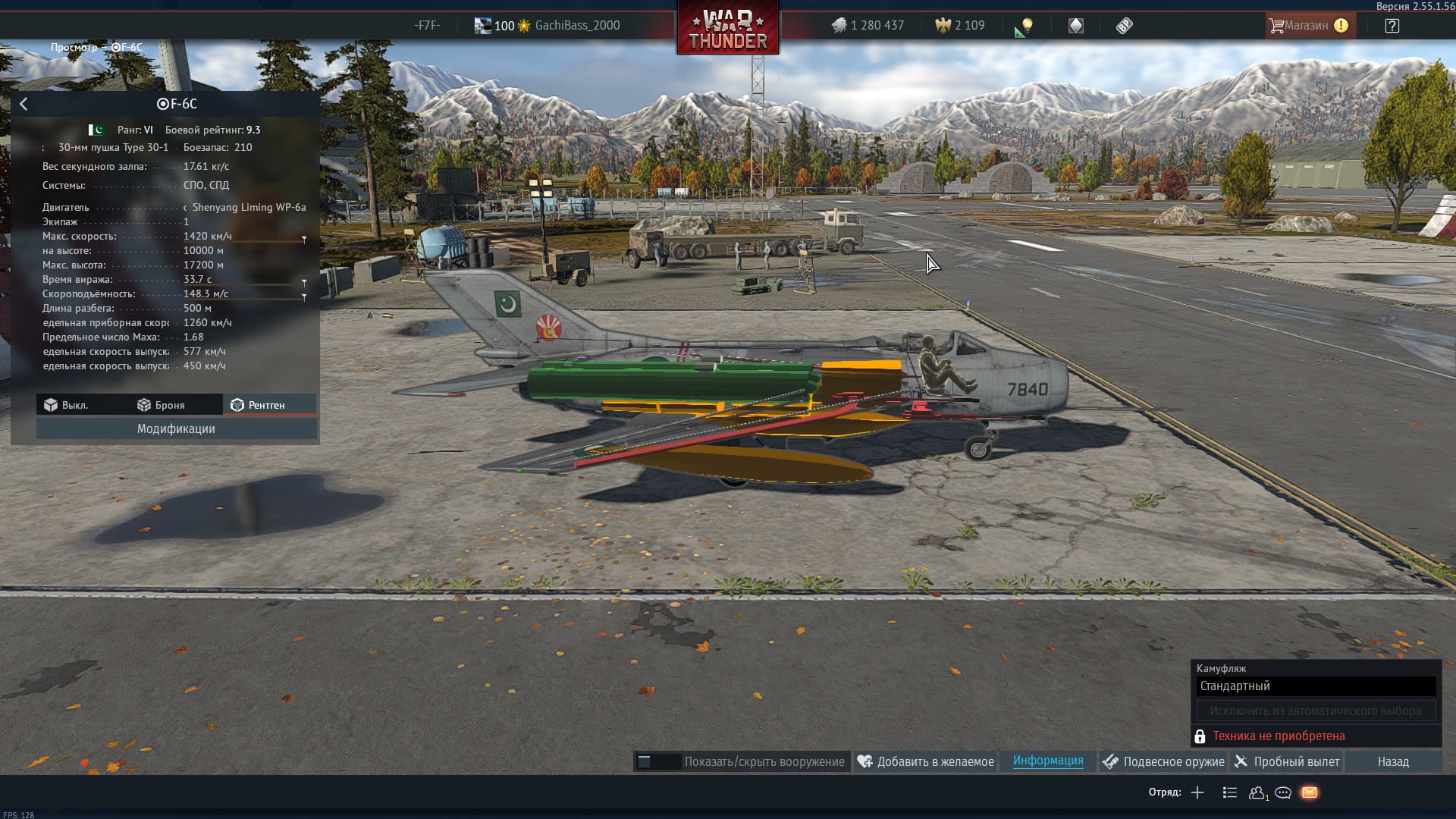Turn off overlay with the Выкл. tab

pos(66,405)
